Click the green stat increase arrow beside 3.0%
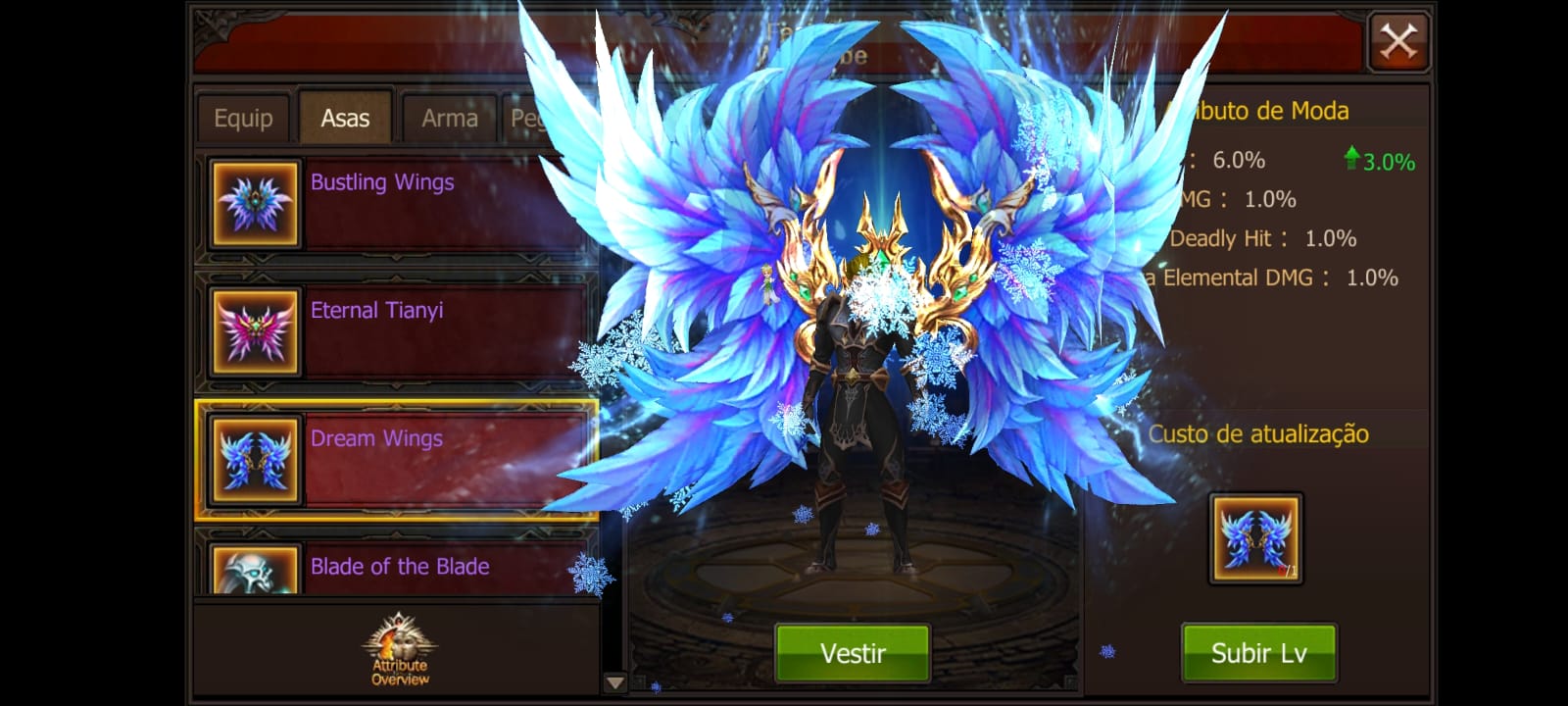Image resolution: width=1568 pixels, height=706 pixels. pos(1351,157)
